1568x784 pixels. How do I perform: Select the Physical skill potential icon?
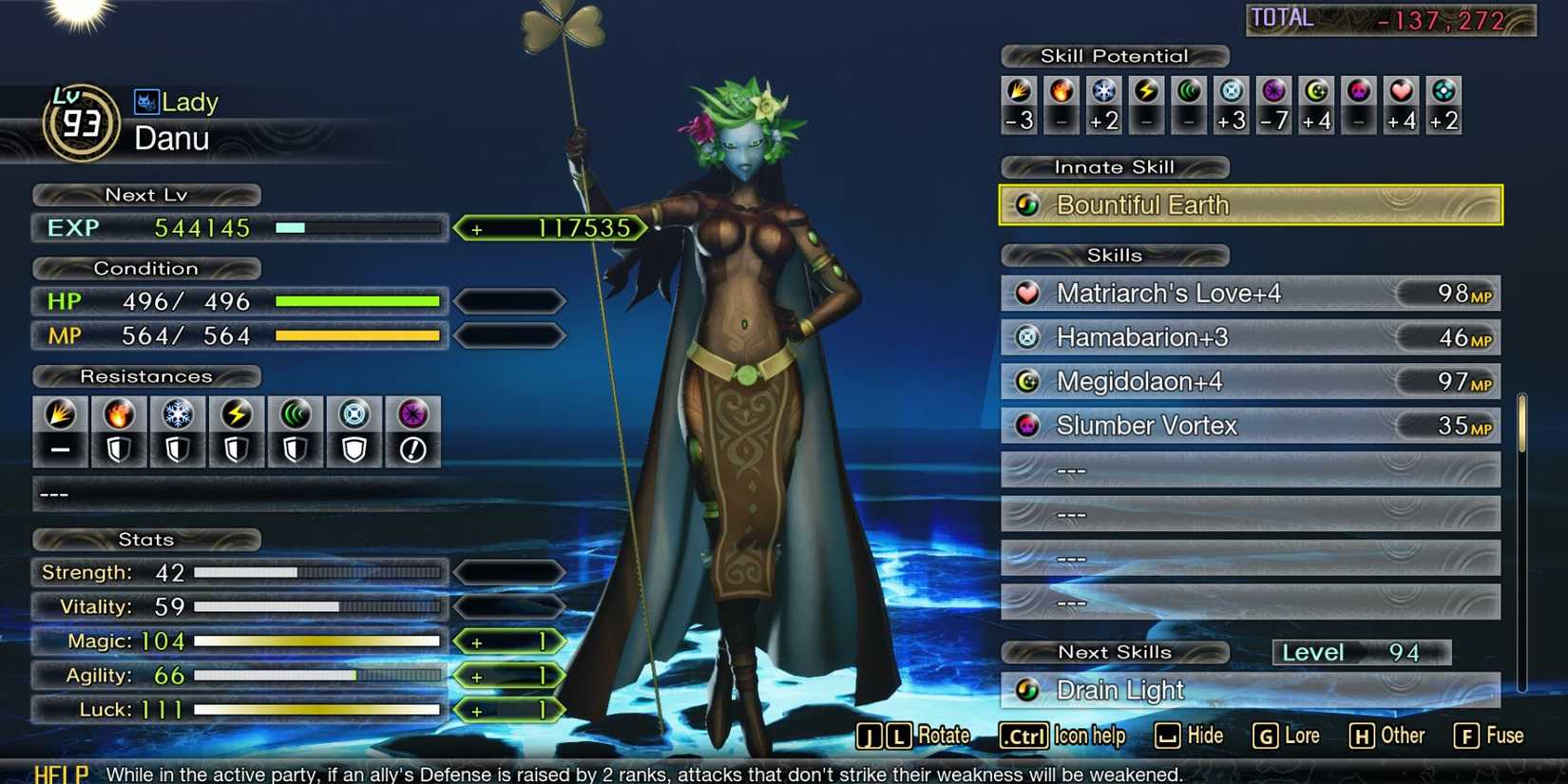point(1019,92)
